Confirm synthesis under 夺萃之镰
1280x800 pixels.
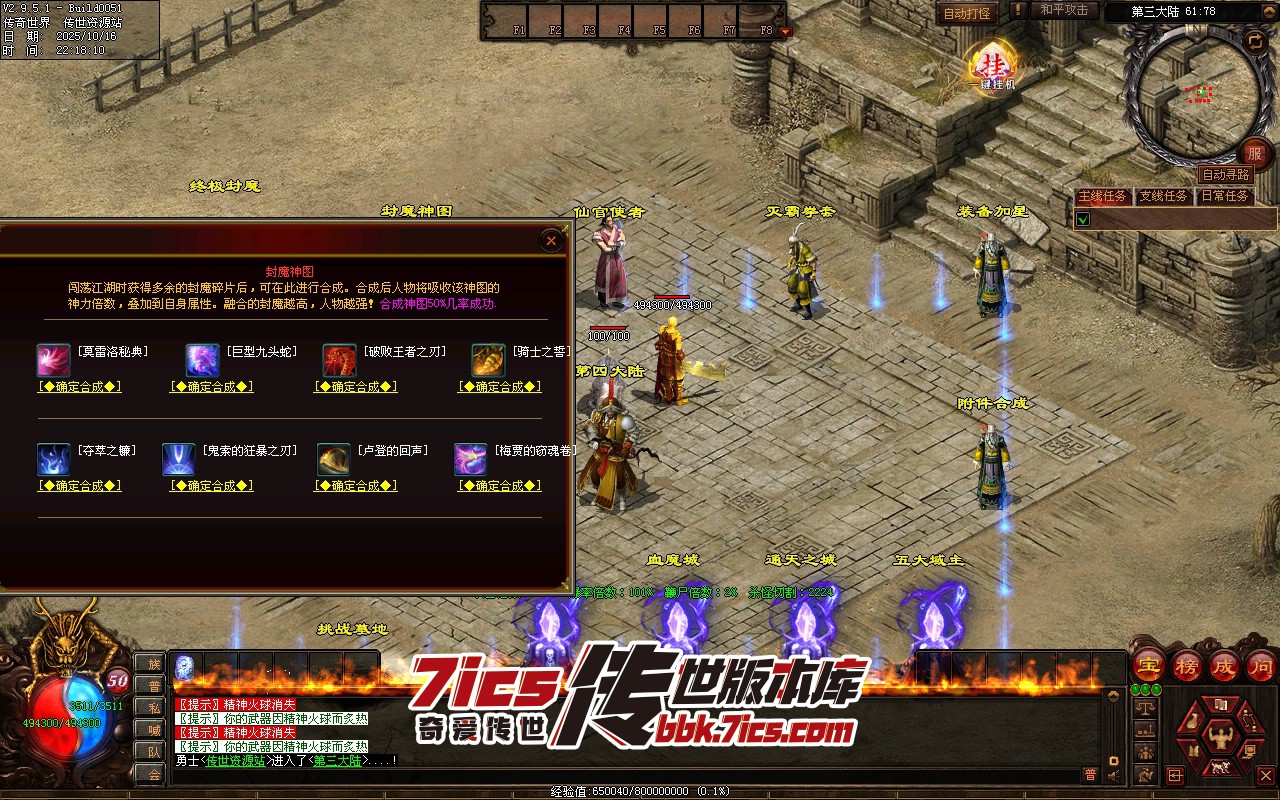80,486
